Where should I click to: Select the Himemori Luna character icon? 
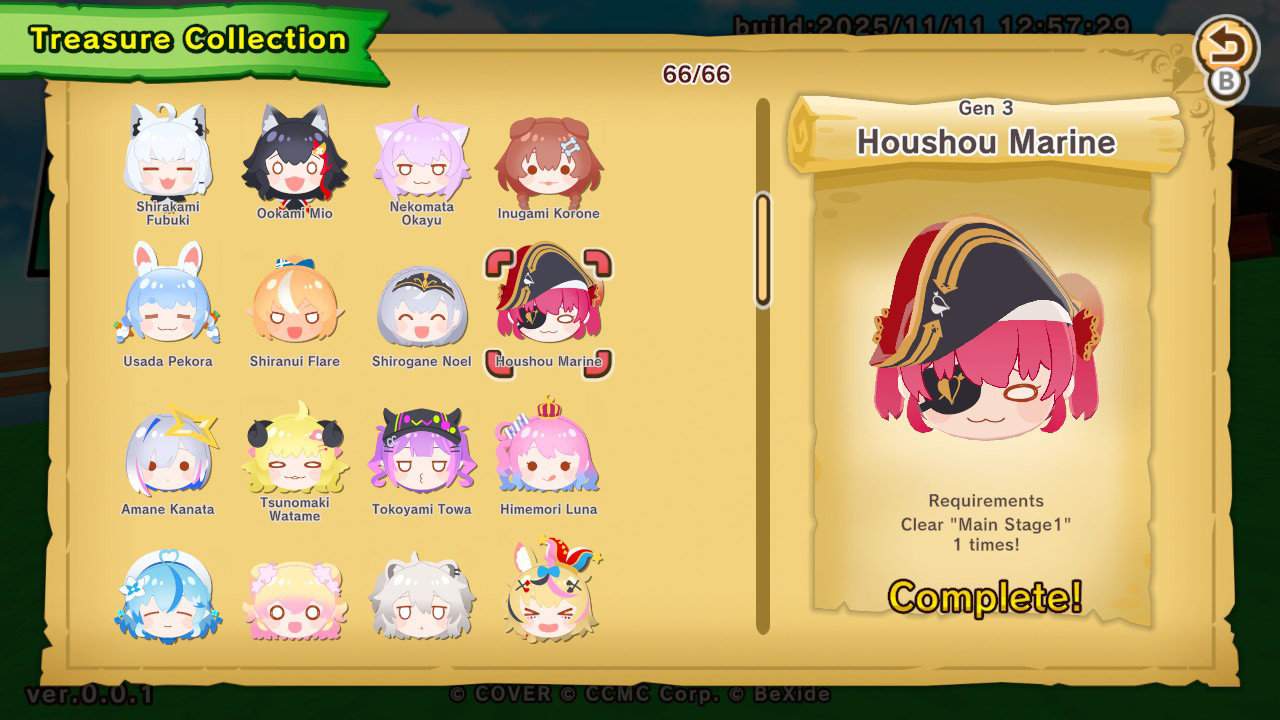548,452
